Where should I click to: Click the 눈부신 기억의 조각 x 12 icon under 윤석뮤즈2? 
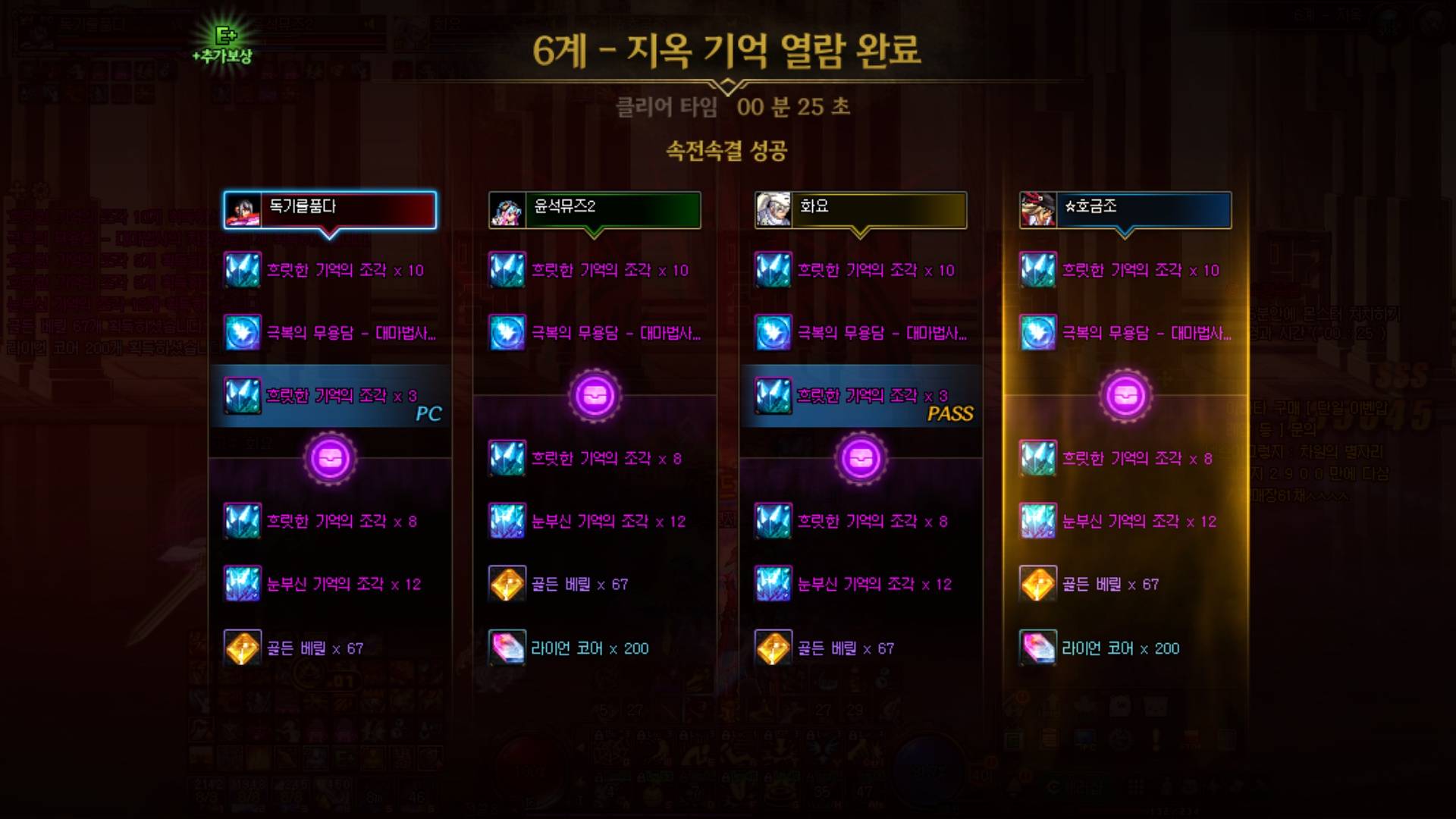click(509, 521)
